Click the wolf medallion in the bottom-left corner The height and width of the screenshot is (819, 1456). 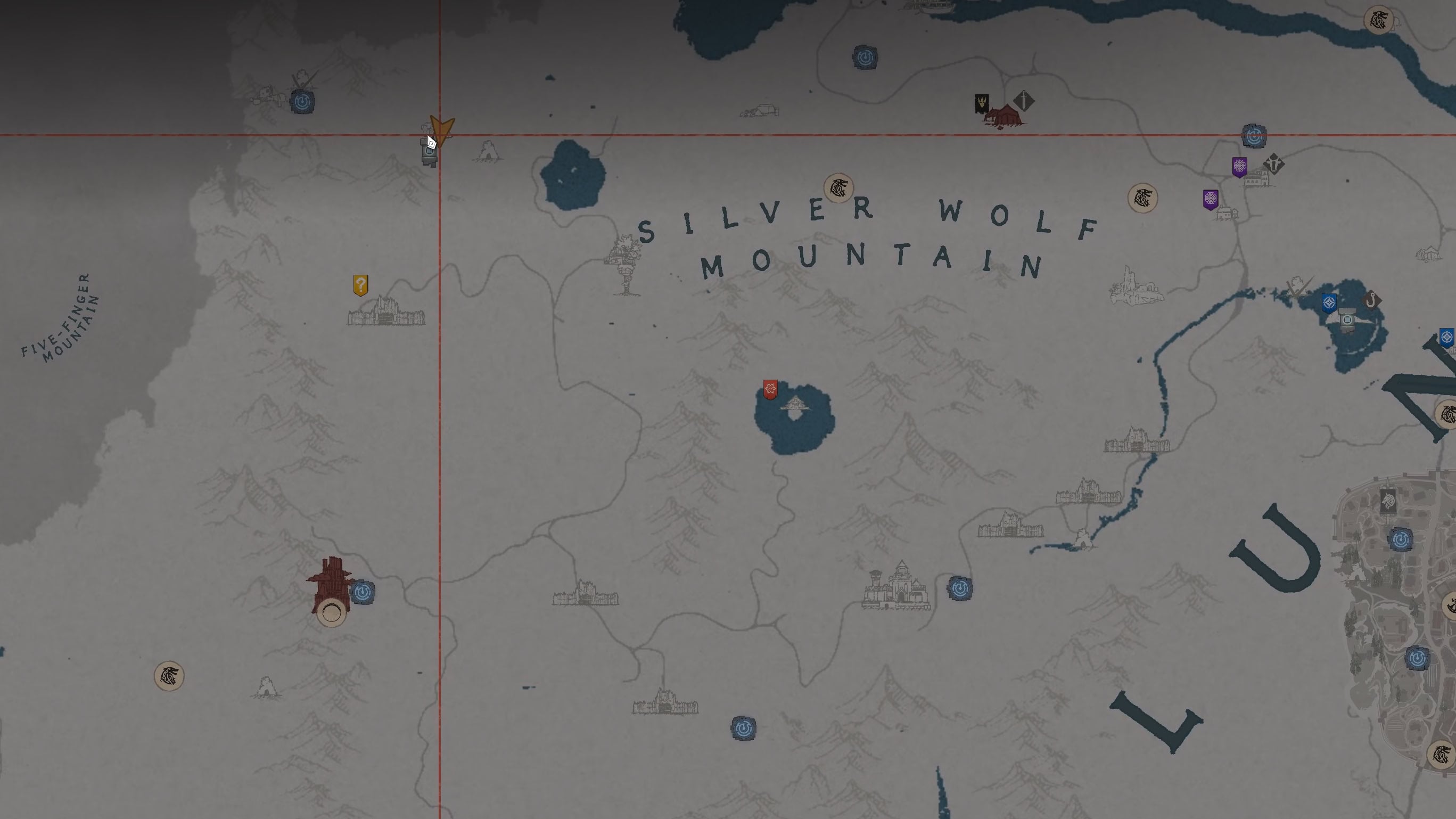[170, 676]
